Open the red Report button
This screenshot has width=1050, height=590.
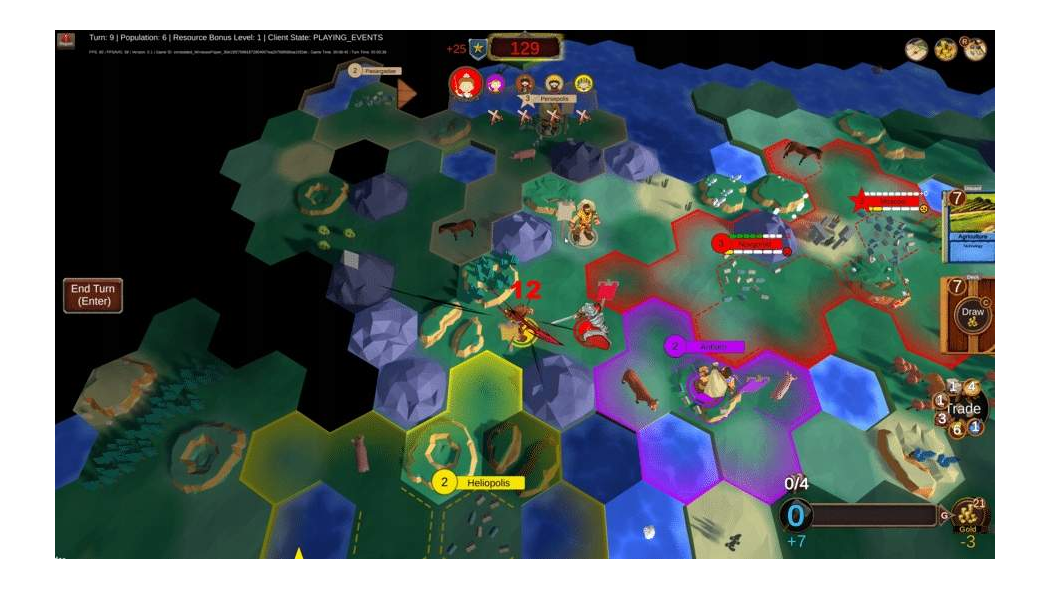(x=66, y=42)
